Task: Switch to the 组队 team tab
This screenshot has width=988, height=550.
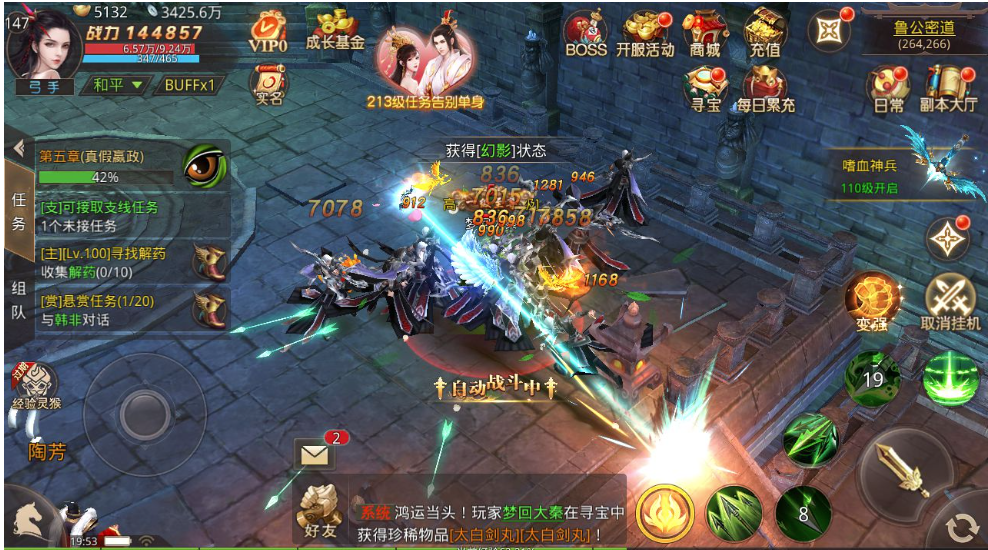Action: click(x=18, y=299)
